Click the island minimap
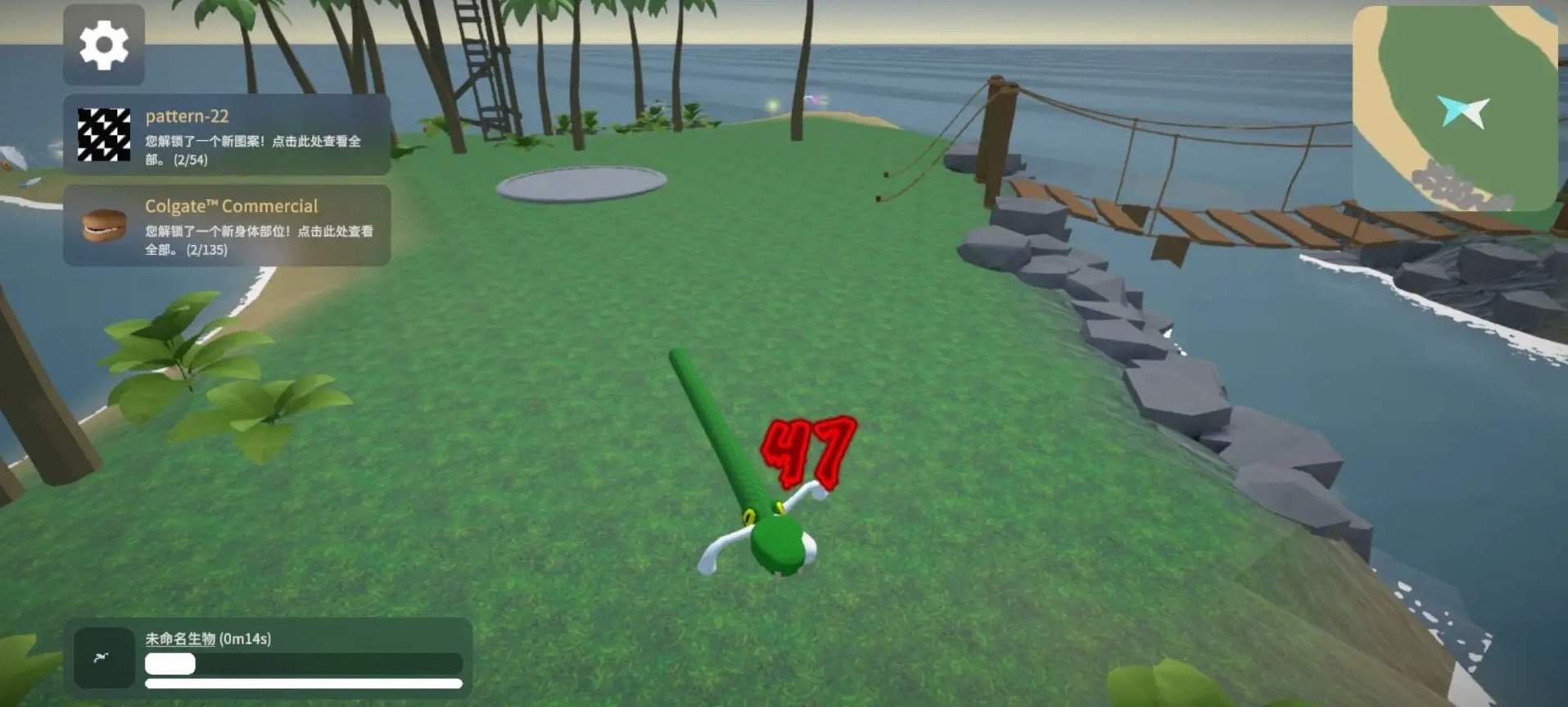The height and width of the screenshot is (707, 1568). pos(1455,107)
